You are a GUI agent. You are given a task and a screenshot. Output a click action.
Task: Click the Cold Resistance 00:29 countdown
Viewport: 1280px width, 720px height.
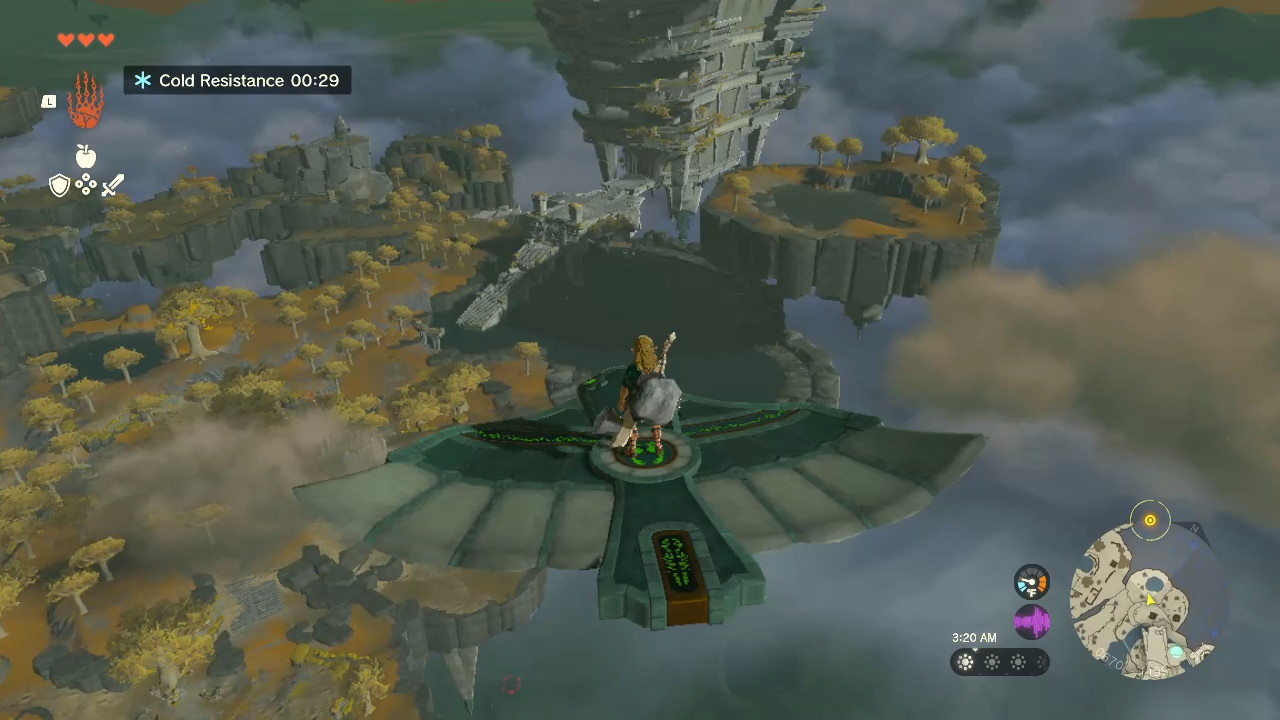tap(314, 80)
